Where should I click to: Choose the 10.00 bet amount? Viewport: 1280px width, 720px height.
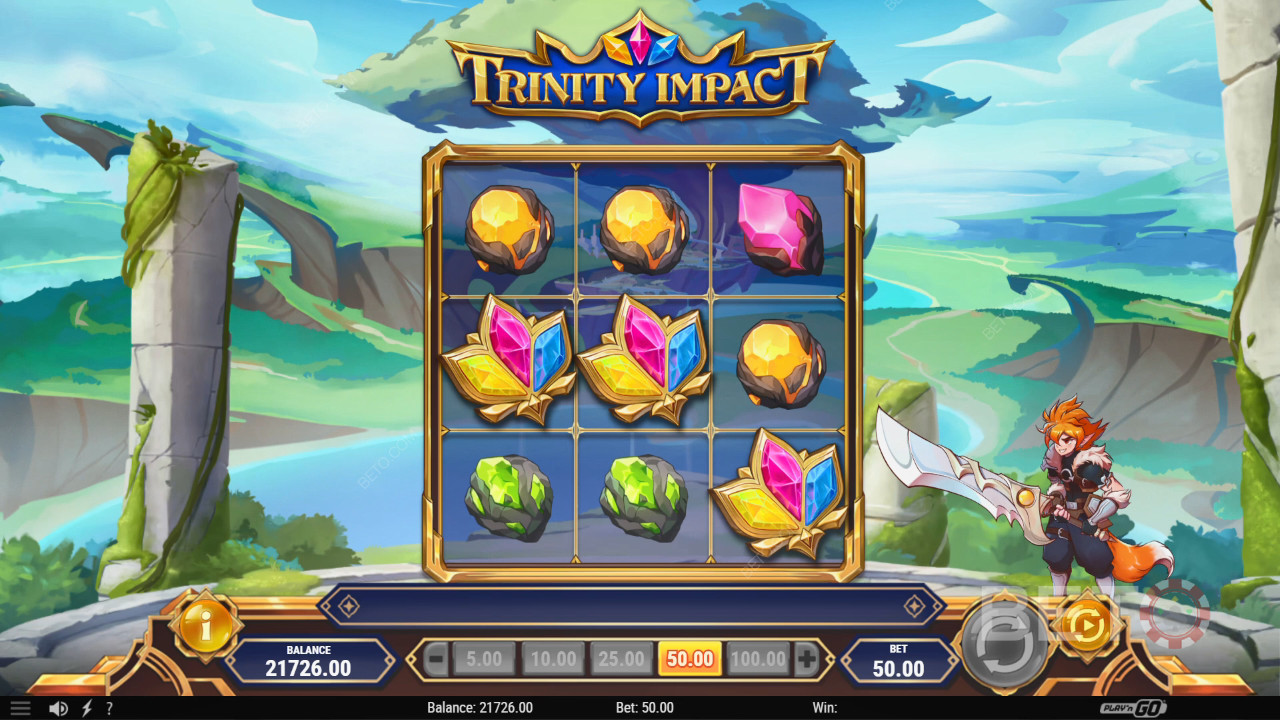coord(553,659)
